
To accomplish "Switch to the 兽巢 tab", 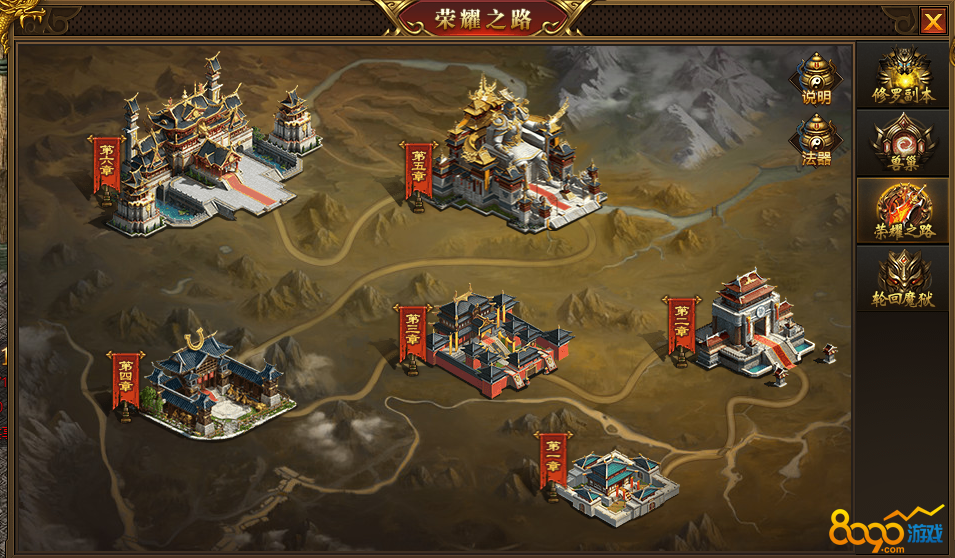I will (x=903, y=143).
